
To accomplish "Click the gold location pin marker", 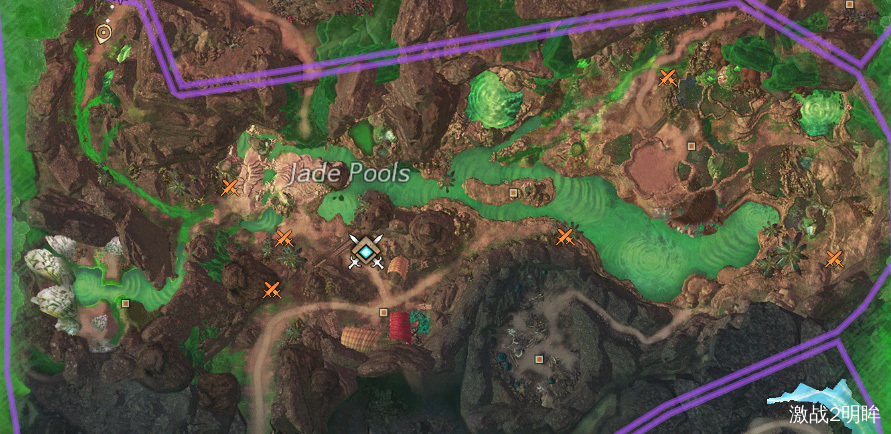I will tap(102, 33).
